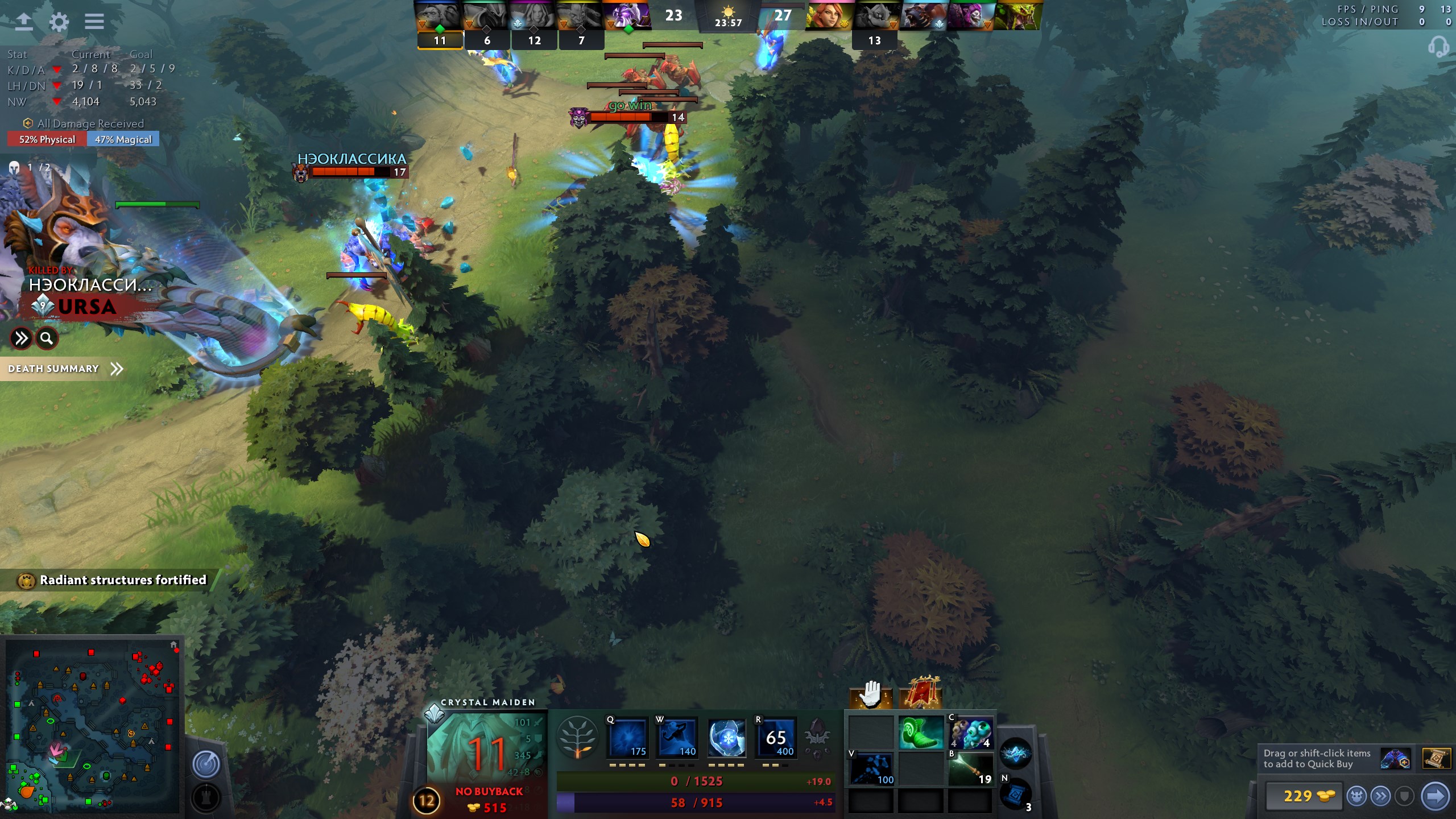The width and height of the screenshot is (1456, 819).
Task: Expand the Death Summary panel
Action: coord(65,369)
